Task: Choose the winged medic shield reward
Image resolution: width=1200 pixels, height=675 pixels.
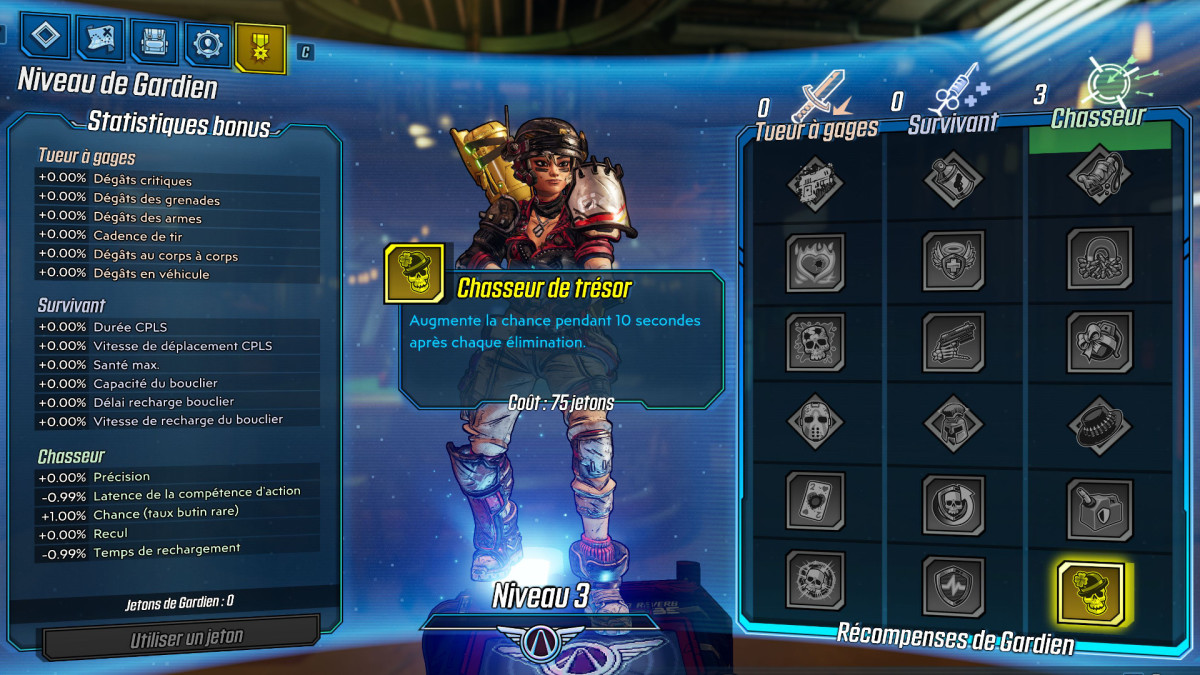Action: pyautogui.click(x=953, y=262)
